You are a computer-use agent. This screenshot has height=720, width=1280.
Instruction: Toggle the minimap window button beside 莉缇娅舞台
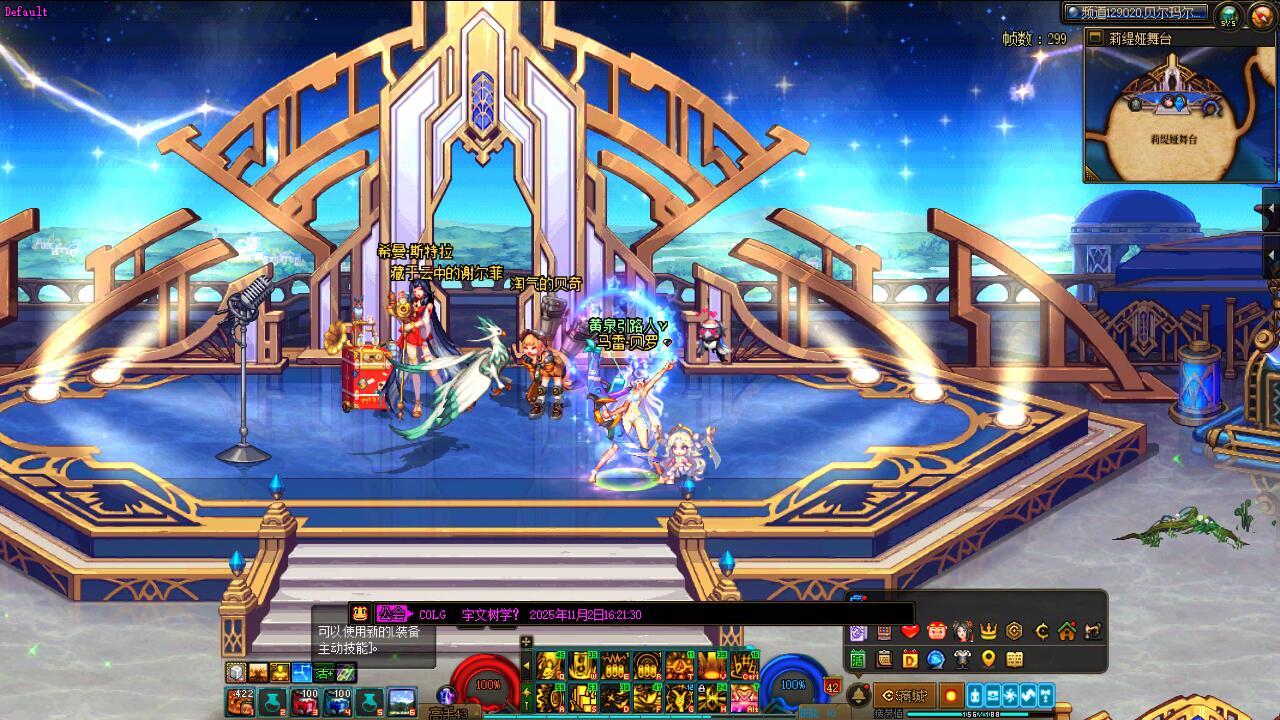(1096, 39)
